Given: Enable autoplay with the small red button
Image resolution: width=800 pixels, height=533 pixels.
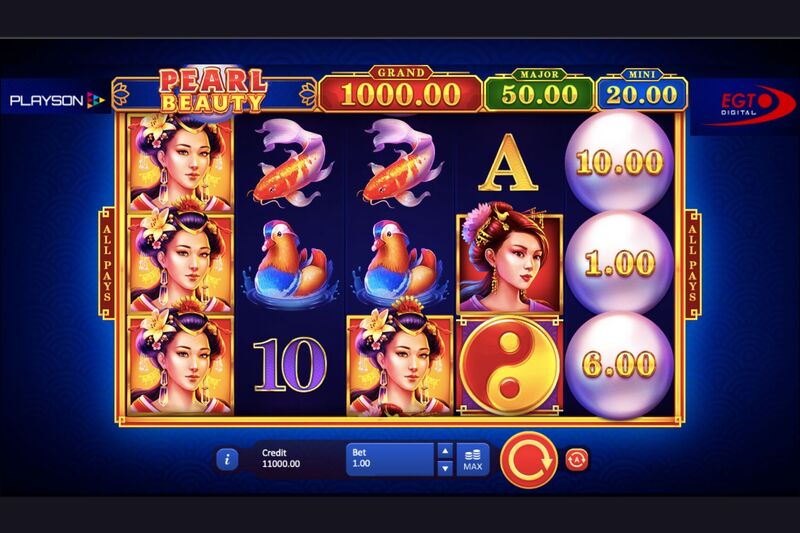Looking at the screenshot, I should (575, 459).
